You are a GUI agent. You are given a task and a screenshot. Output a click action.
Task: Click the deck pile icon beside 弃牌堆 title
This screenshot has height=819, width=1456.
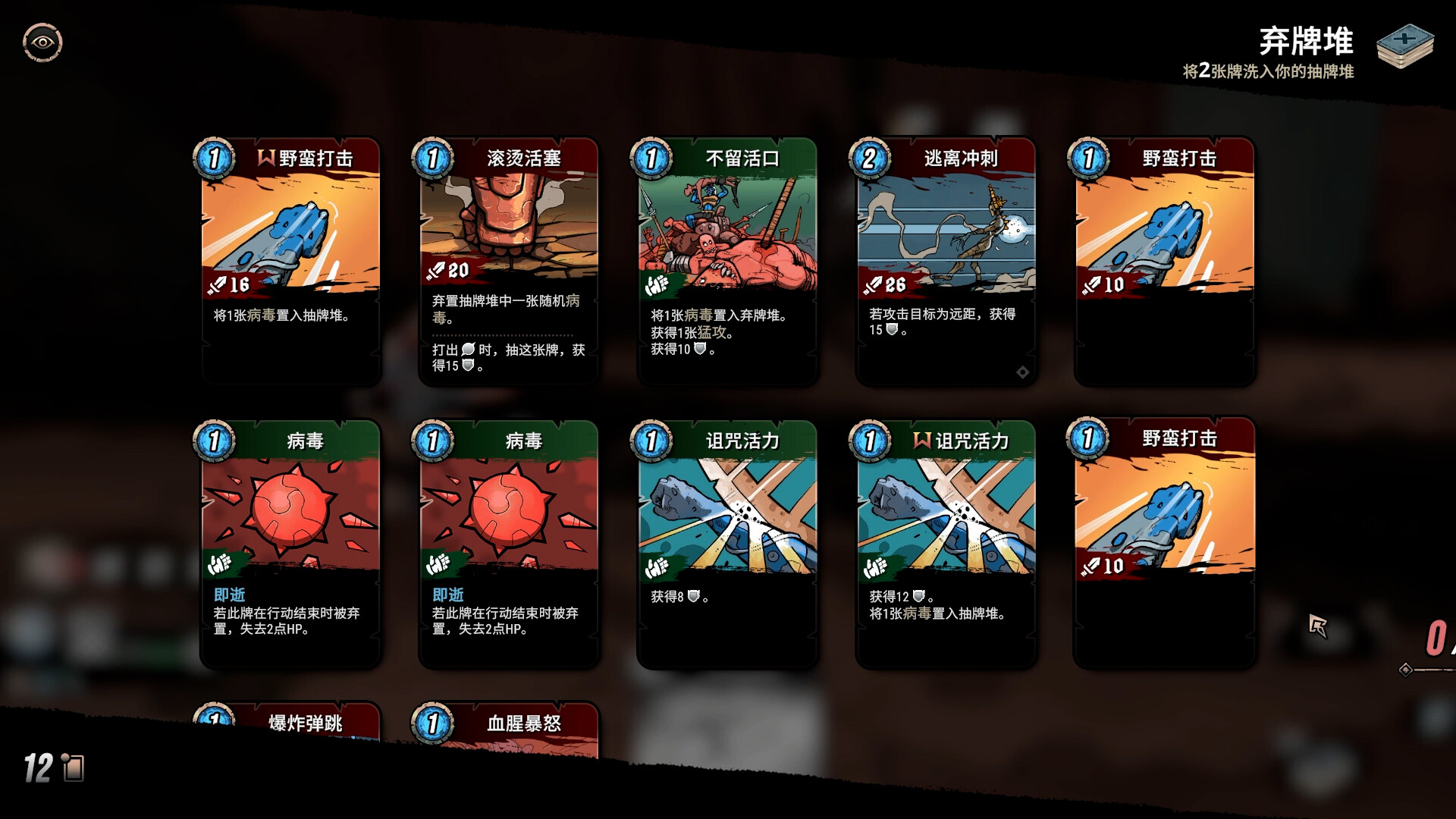(x=1407, y=47)
